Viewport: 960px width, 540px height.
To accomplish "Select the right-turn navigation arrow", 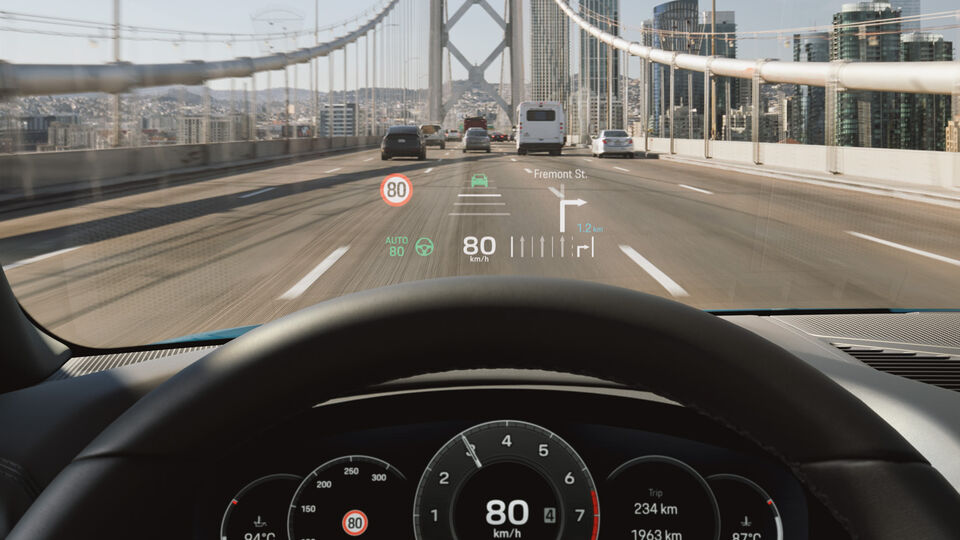I will tap(567, 211).
